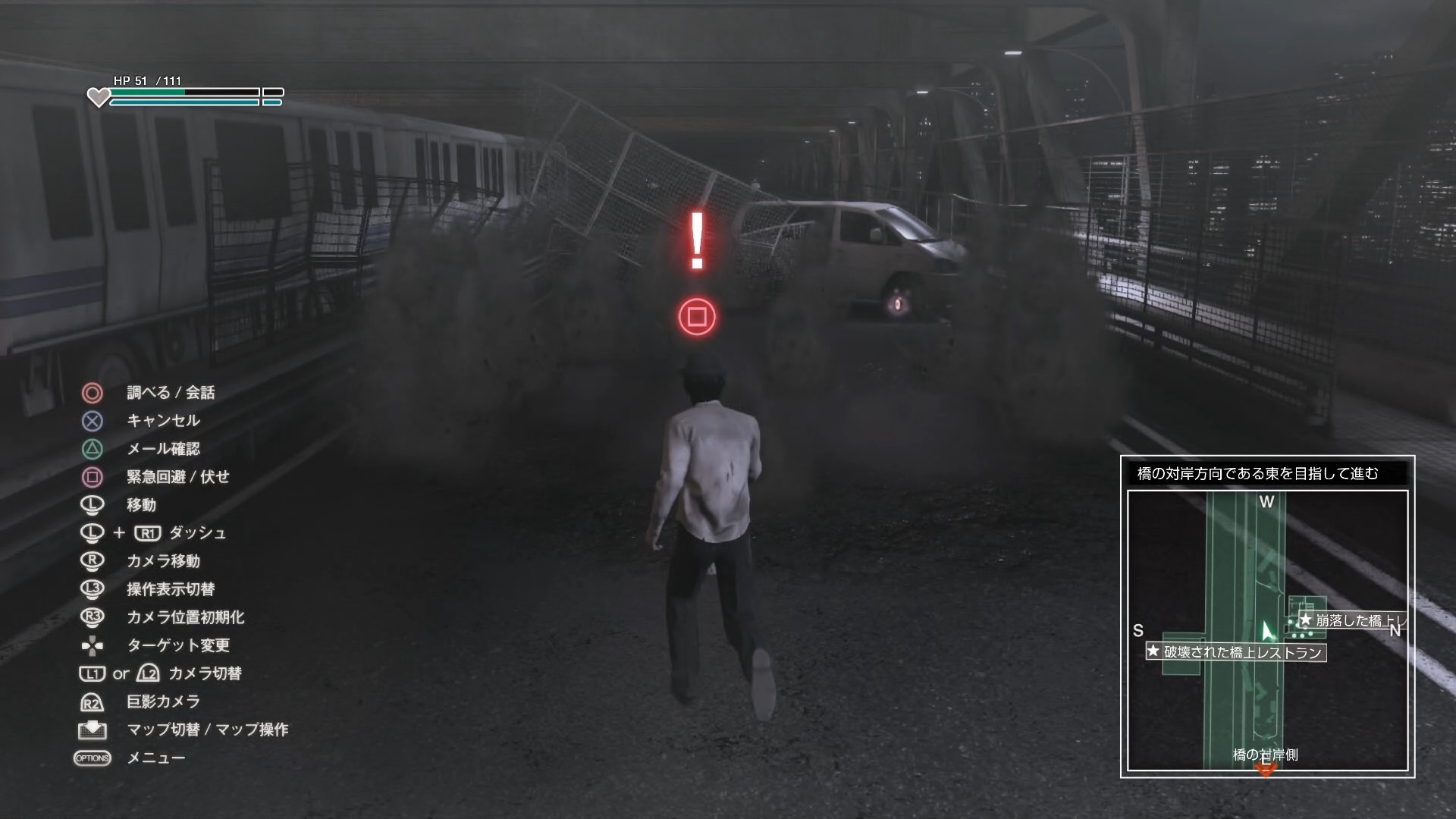Screen dimensions: 1456x819
Task: Click the 橋の対岸側 destination marker
Action: pyautogui.click(x=1266, y=769)
